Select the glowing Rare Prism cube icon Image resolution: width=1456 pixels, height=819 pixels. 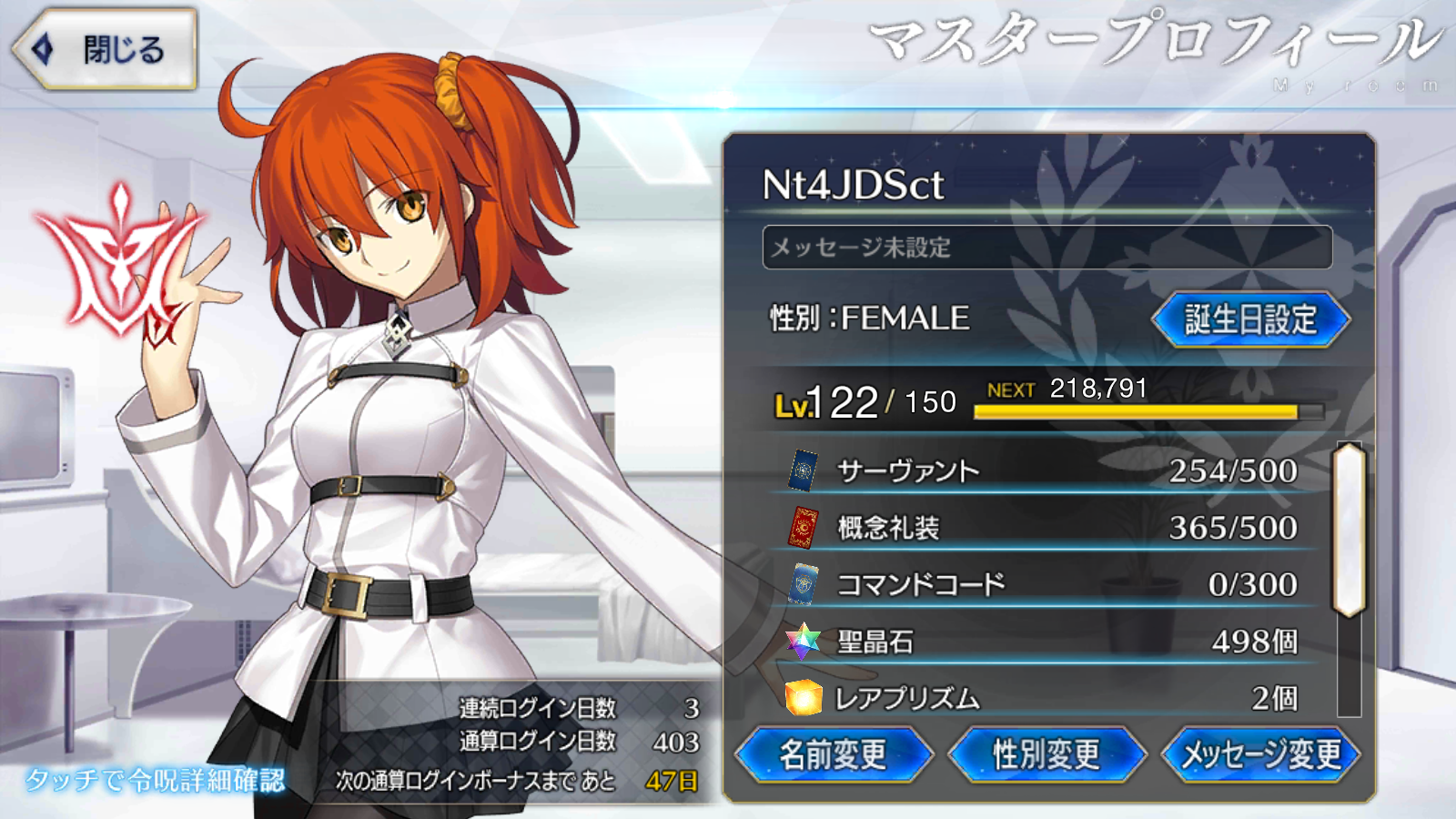804,697
